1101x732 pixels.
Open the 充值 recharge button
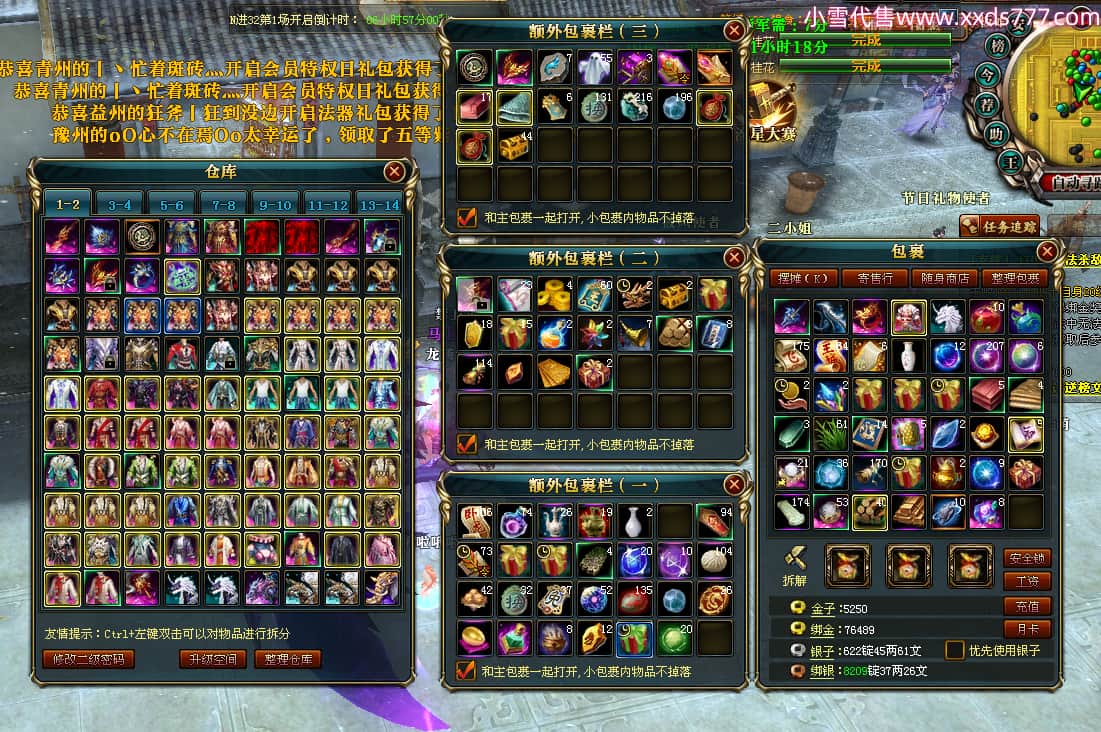click(1027, 606)
